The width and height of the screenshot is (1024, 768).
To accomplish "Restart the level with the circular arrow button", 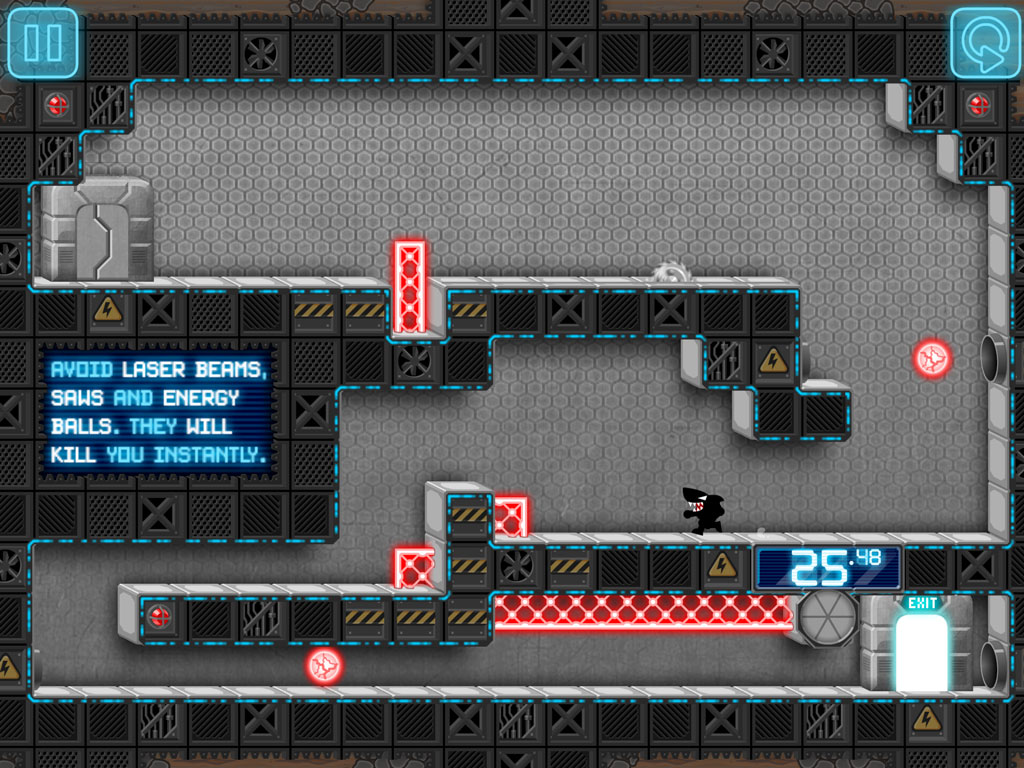I will pos(984,43).
